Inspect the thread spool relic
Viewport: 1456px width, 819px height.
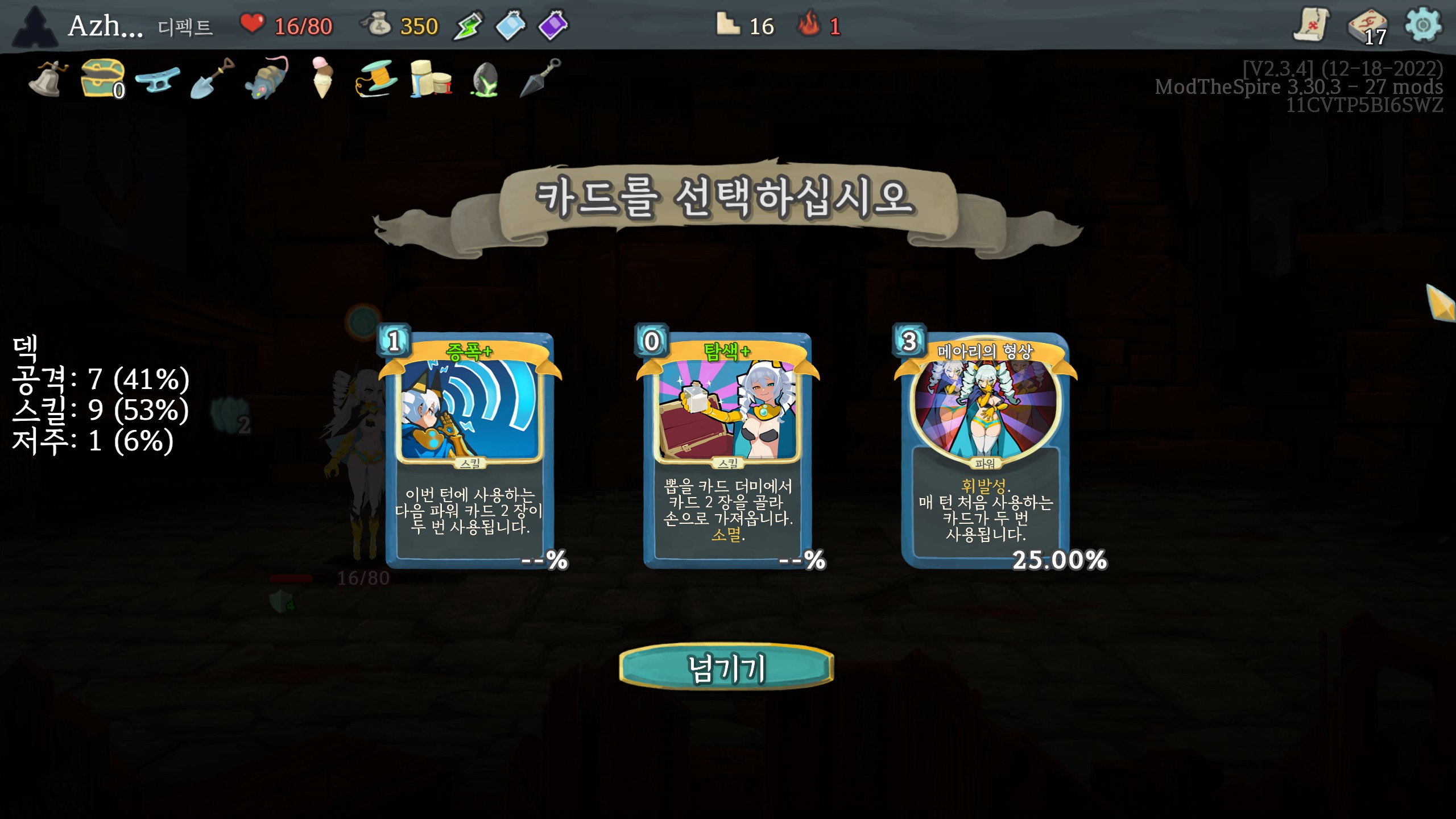(x=376, y=79)
